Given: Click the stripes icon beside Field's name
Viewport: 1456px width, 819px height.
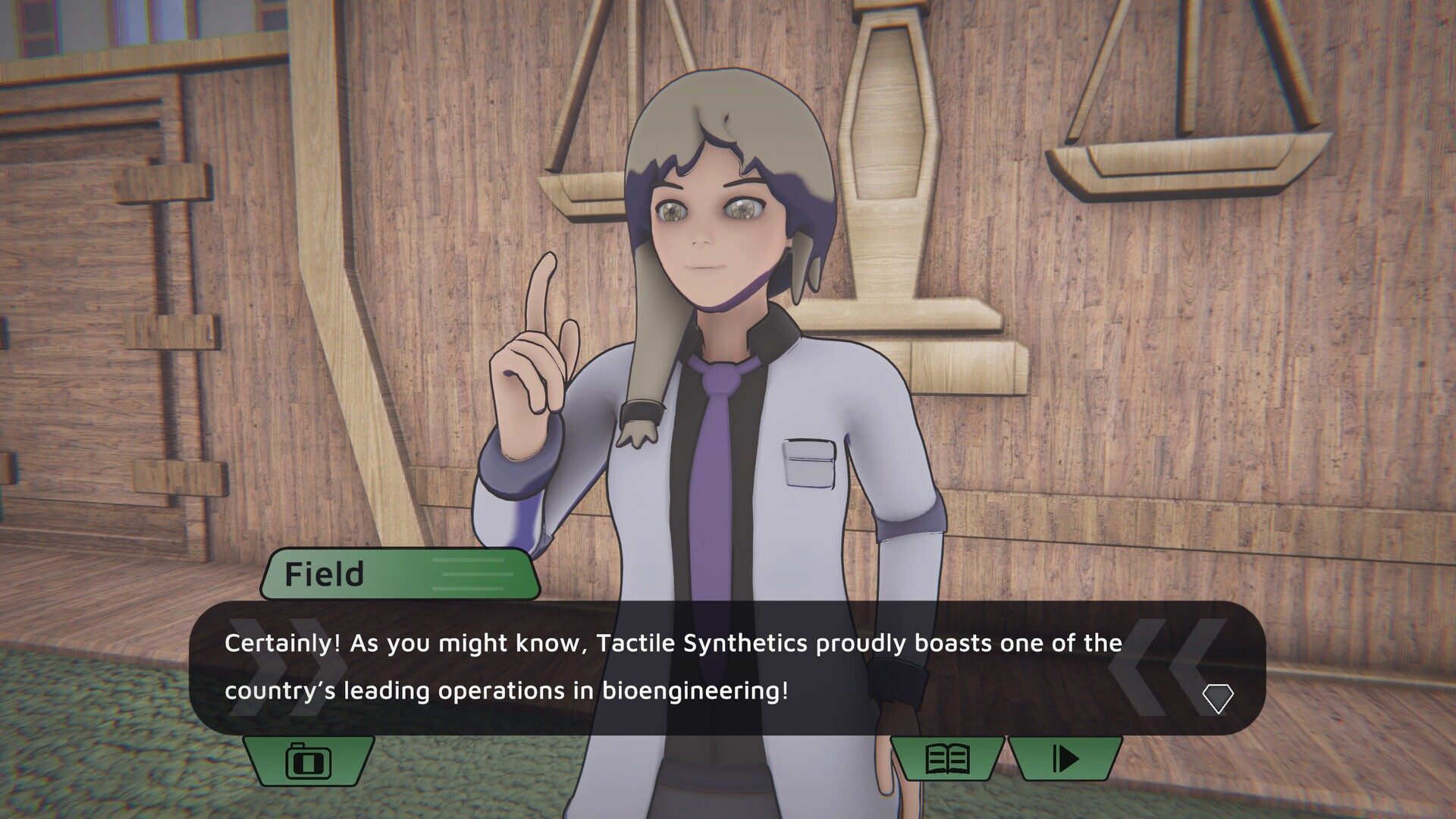Looking at the screenshot, I should click(x=466, y=575).
